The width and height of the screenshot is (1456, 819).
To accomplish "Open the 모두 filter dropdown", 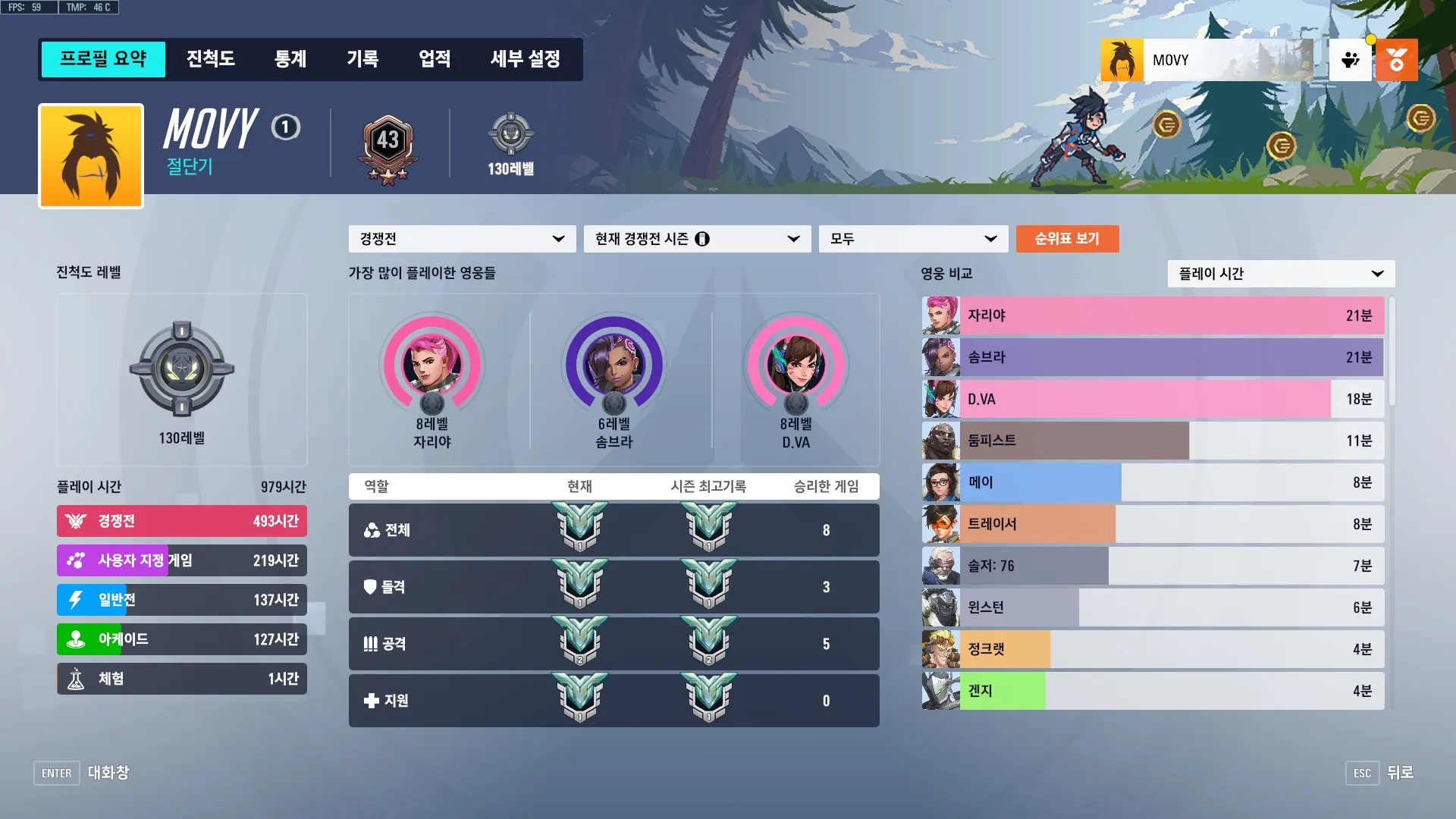I will point(913,238).
